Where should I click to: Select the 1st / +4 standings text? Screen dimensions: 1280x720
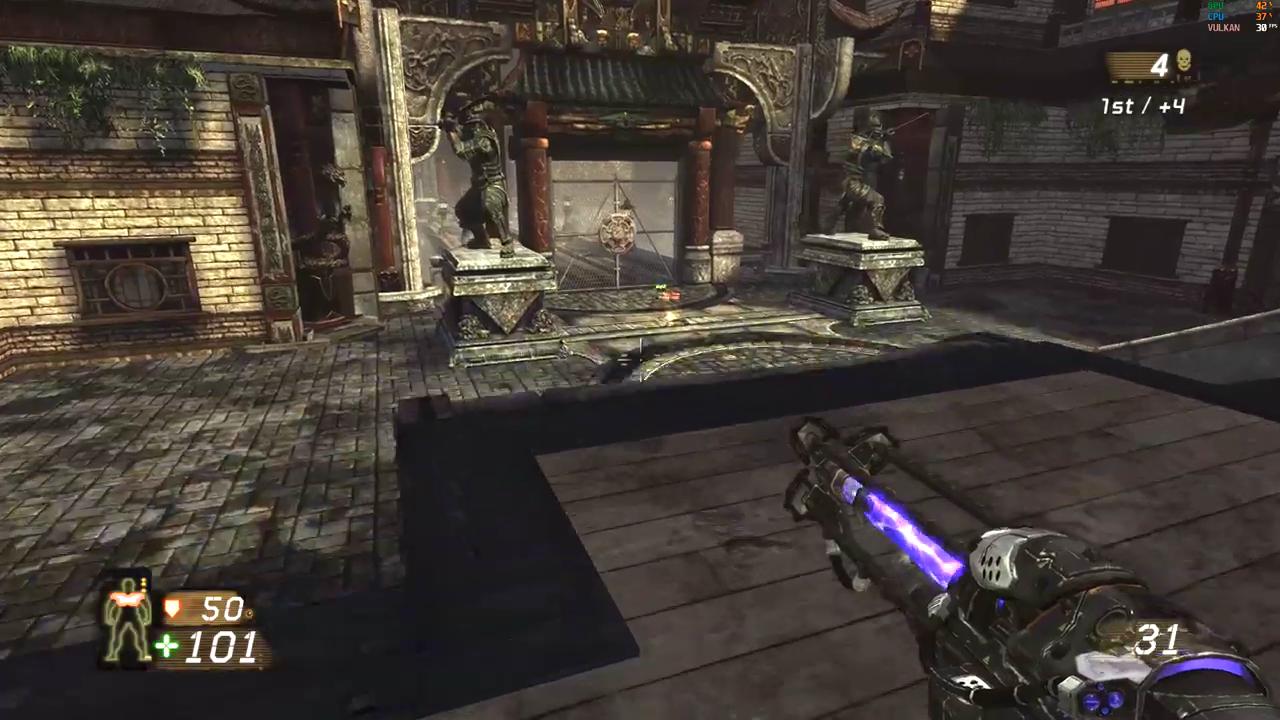[1142, 106]
